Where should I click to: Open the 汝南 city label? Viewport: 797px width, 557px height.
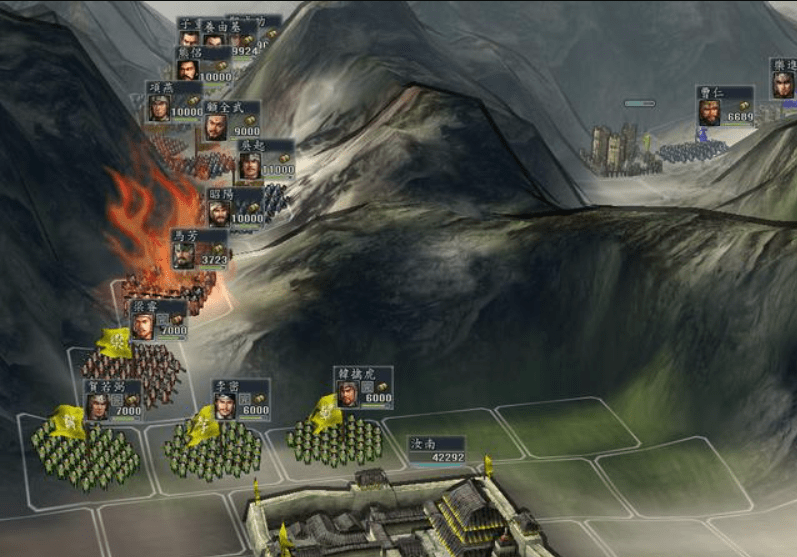[436, 450]
